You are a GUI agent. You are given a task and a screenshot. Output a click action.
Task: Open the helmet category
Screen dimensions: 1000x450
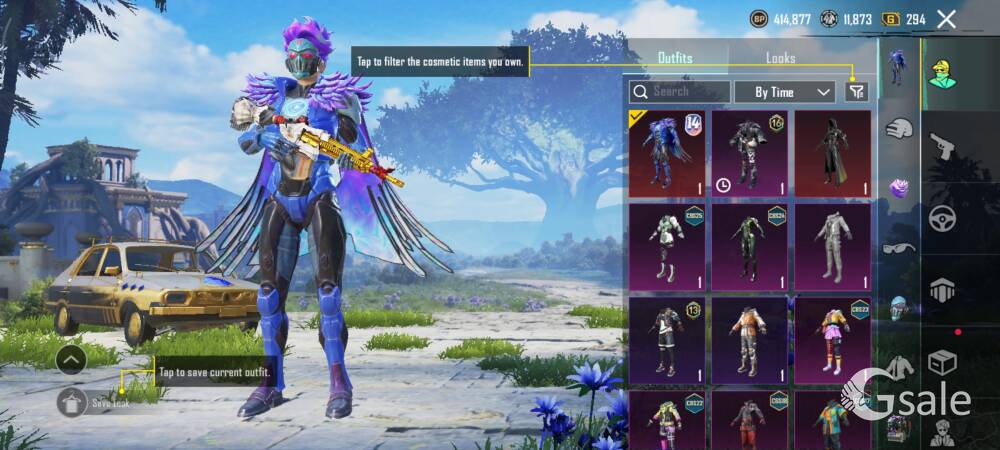898,307
